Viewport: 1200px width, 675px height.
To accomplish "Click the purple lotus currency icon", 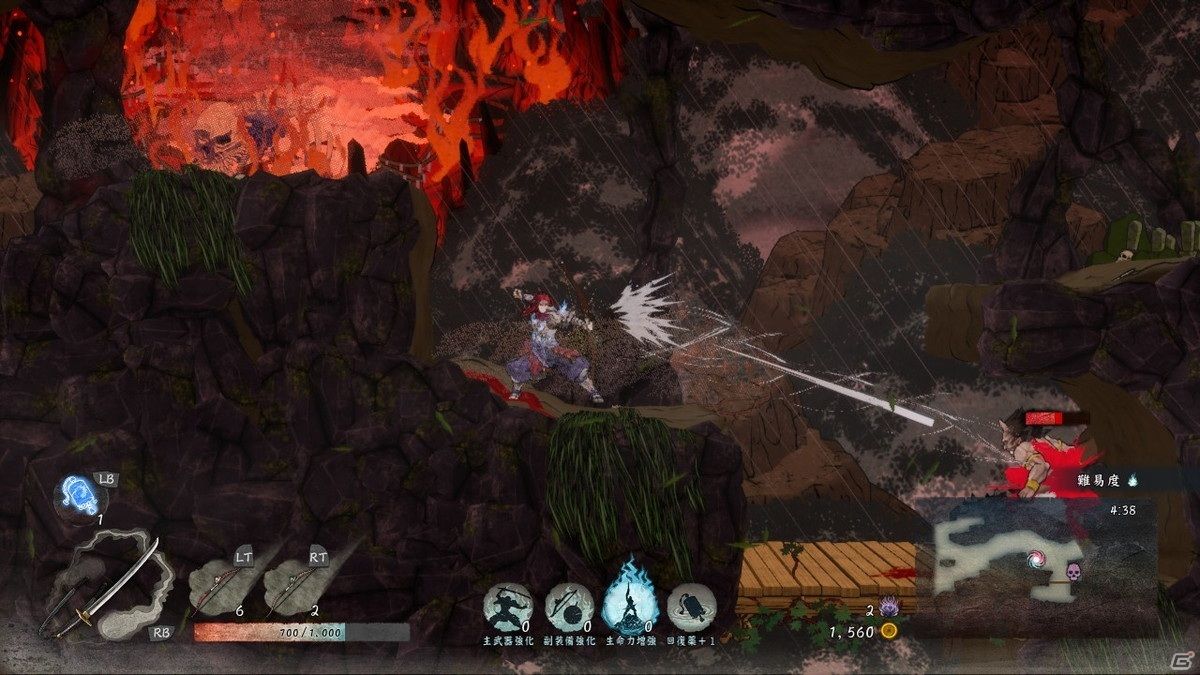I will 888,610.
